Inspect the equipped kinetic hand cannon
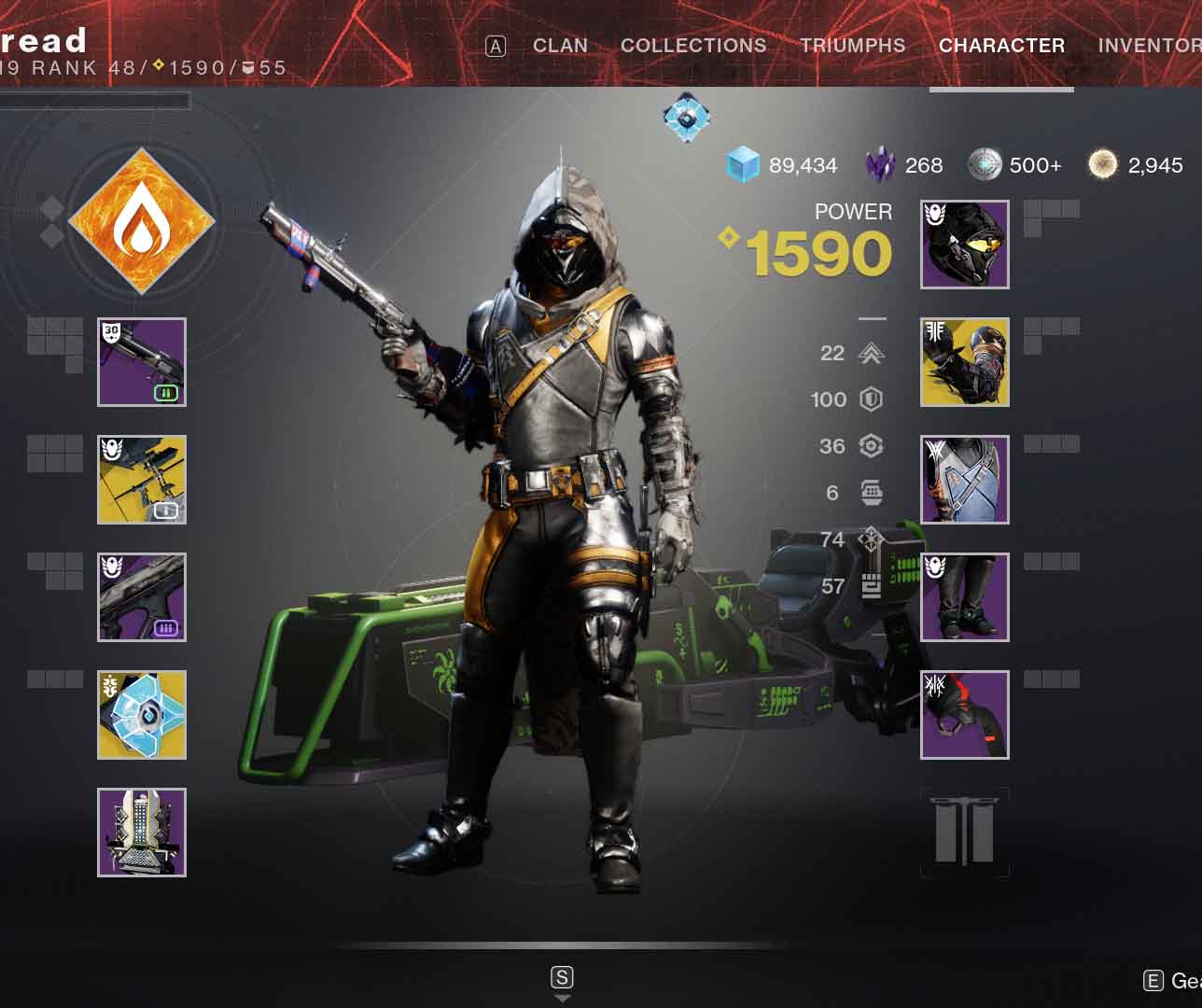The width and height of the screenshot is (1202, 1008). 142,363
